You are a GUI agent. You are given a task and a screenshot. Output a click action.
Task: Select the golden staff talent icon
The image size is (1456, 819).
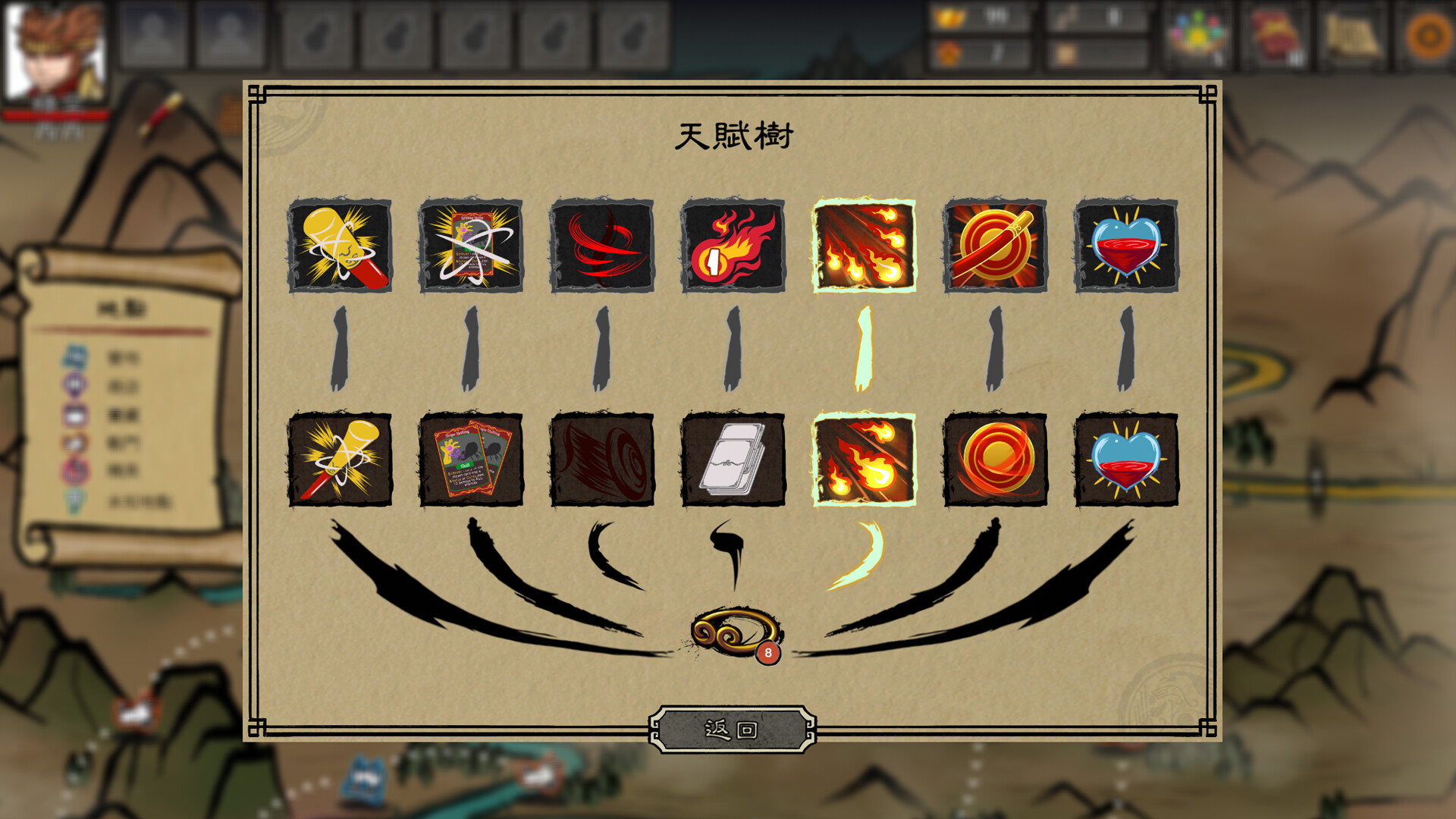[x=343, y=245]
